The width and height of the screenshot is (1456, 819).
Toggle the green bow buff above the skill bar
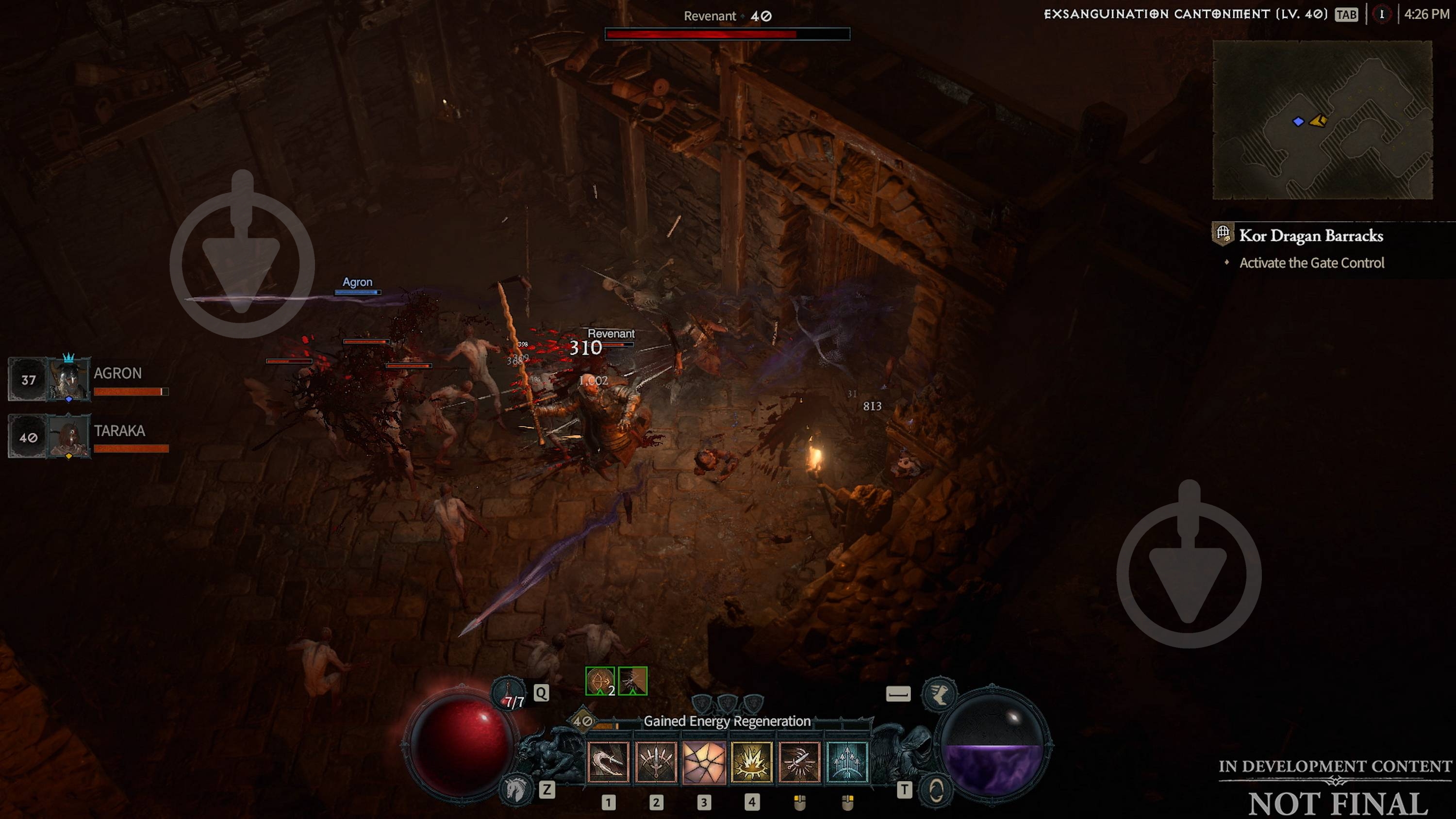[x=600, y=682]
